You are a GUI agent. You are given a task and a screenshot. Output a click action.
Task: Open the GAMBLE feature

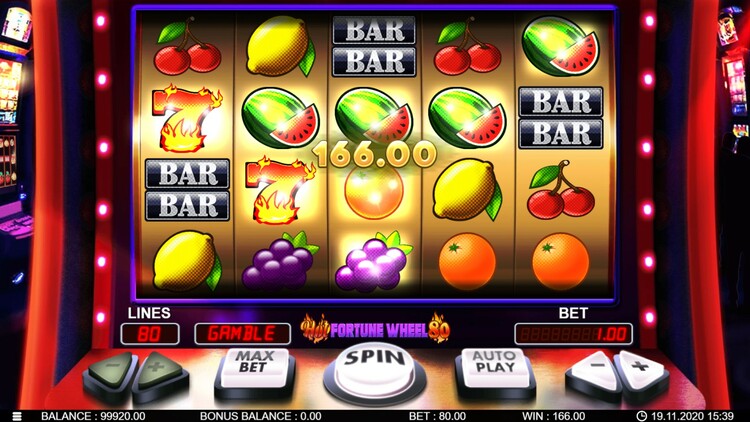click(242, 334)
